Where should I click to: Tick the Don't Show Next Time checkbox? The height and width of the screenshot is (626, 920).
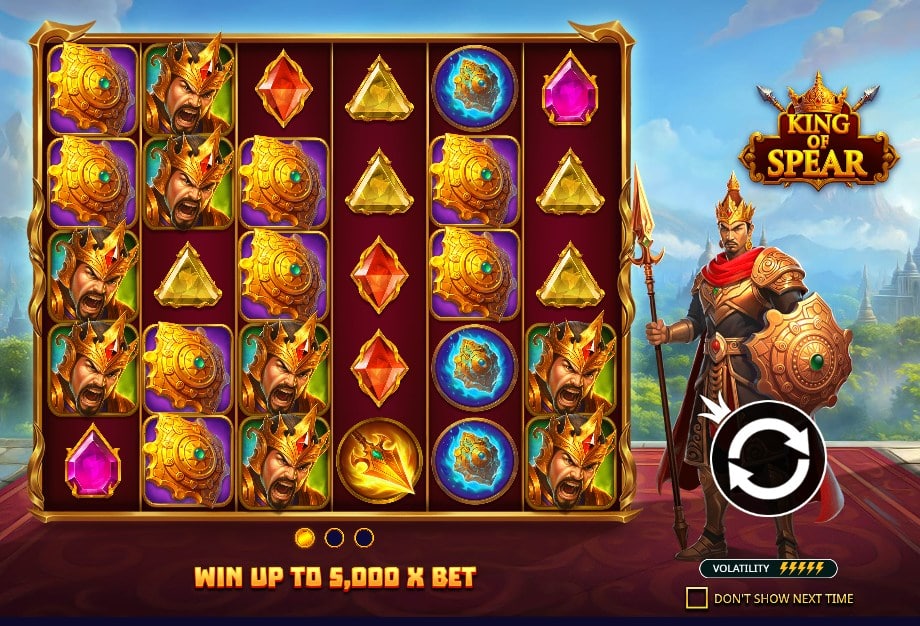pos(696,598)
